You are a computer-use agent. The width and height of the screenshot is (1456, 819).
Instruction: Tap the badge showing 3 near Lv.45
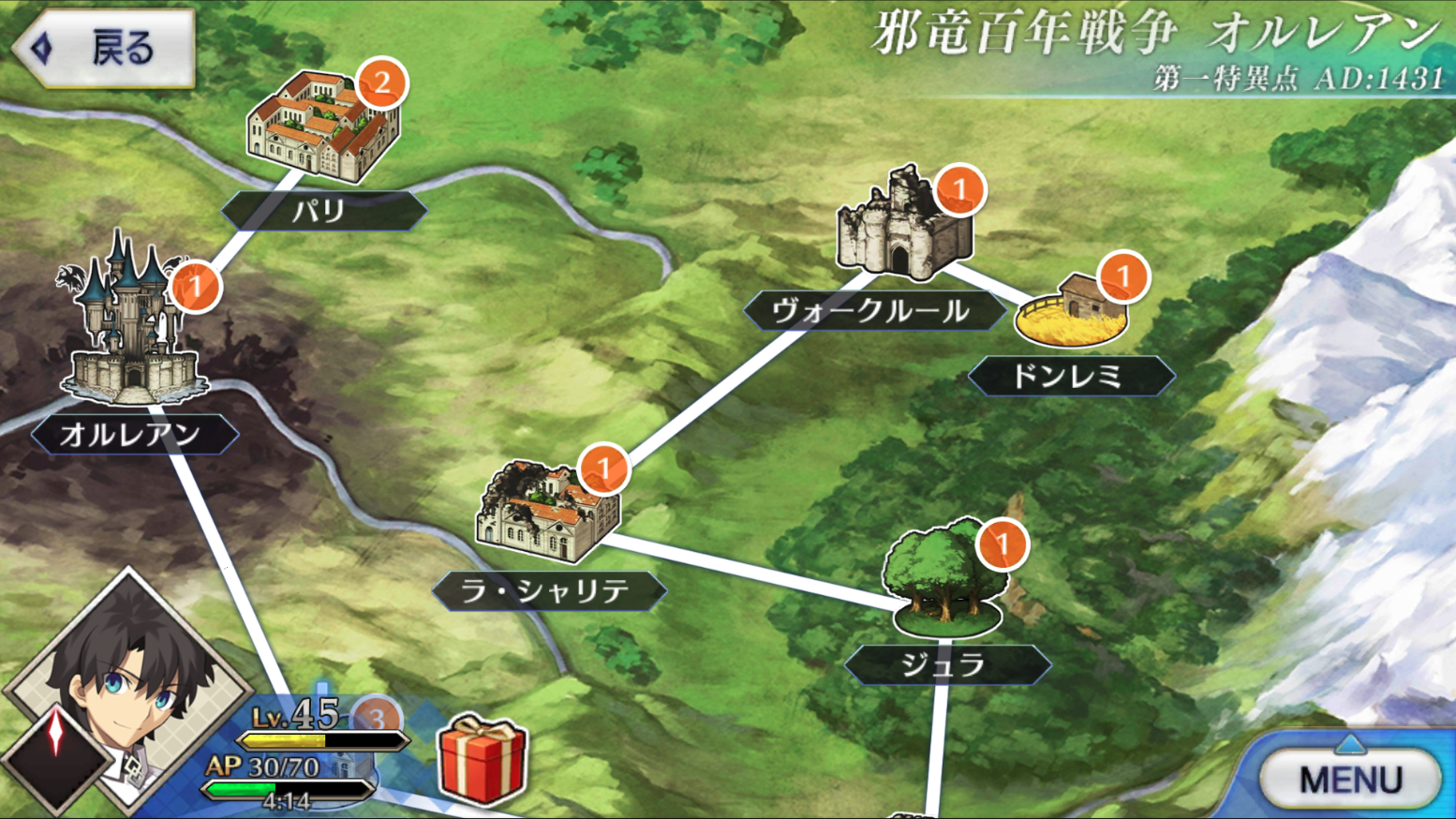(x=379, y=720)
